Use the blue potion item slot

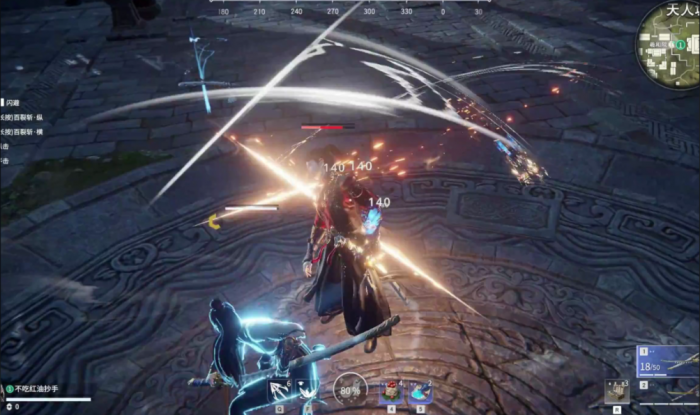point(420,389)
